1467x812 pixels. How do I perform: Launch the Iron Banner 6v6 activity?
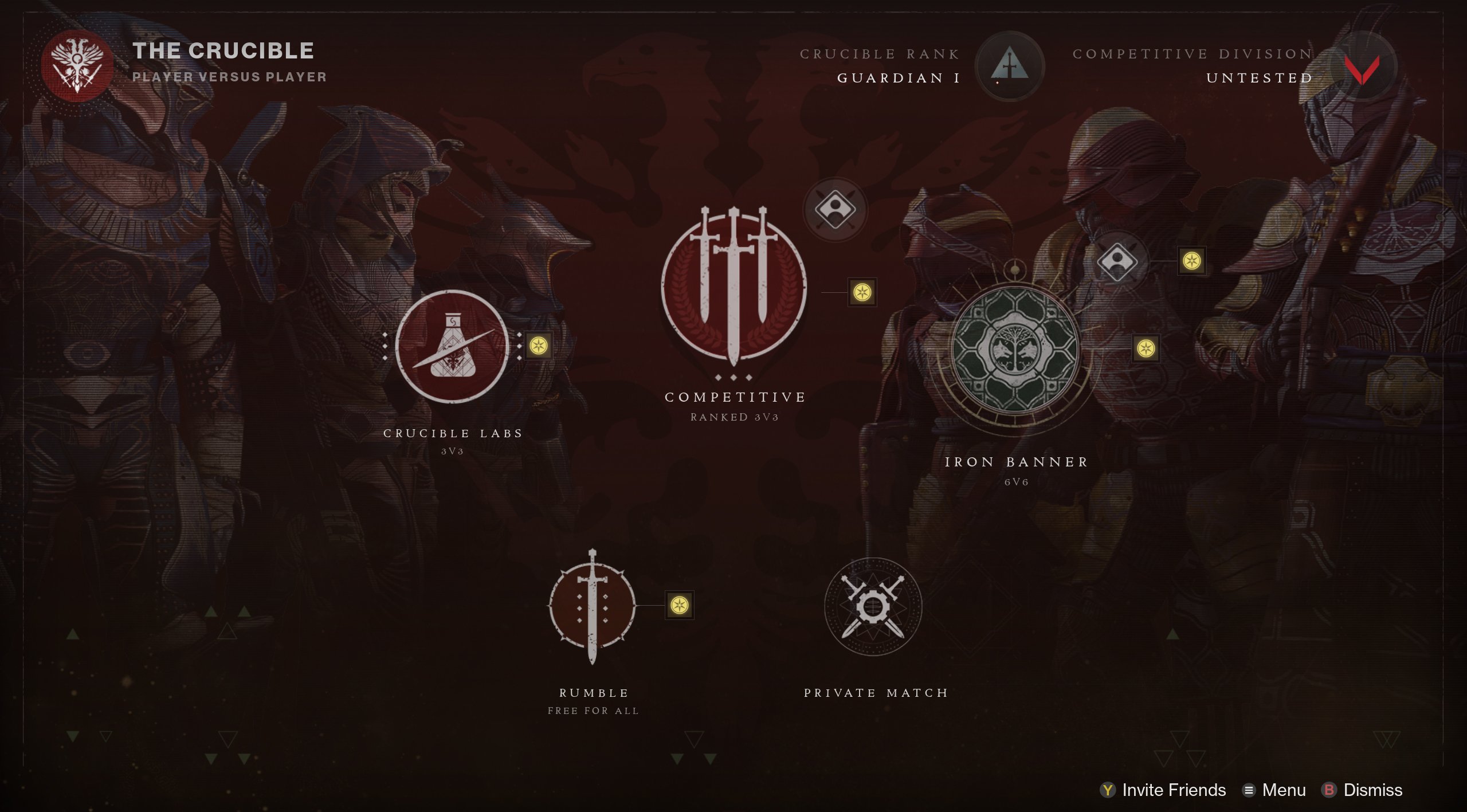(x=1015, y=349)
